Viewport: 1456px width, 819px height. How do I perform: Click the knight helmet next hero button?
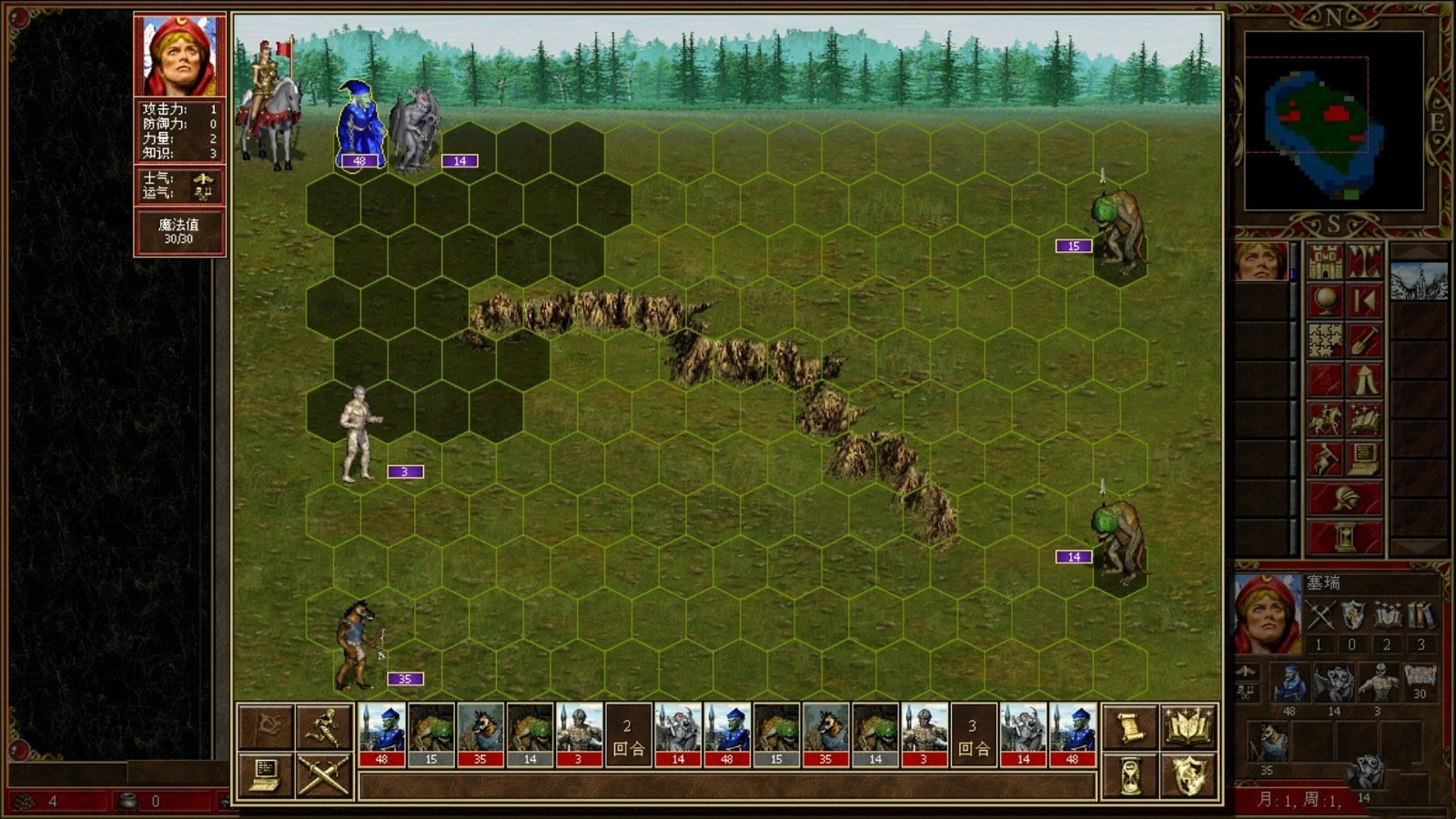click(x=1345, y=498)
